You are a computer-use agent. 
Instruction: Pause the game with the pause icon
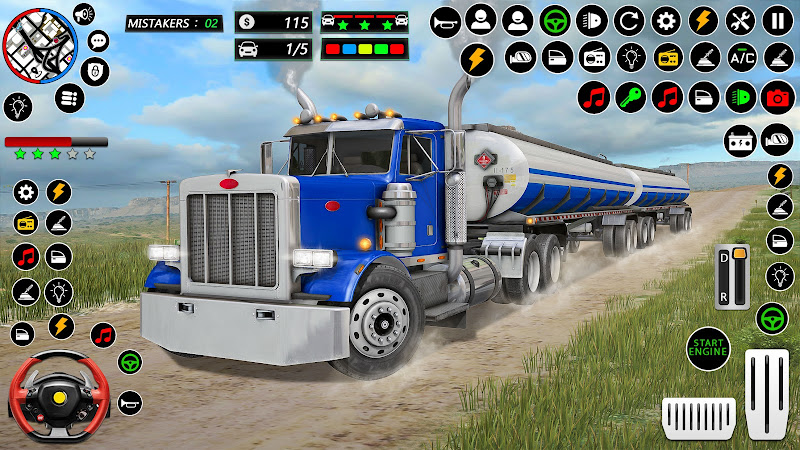click(x=776, y=19)
